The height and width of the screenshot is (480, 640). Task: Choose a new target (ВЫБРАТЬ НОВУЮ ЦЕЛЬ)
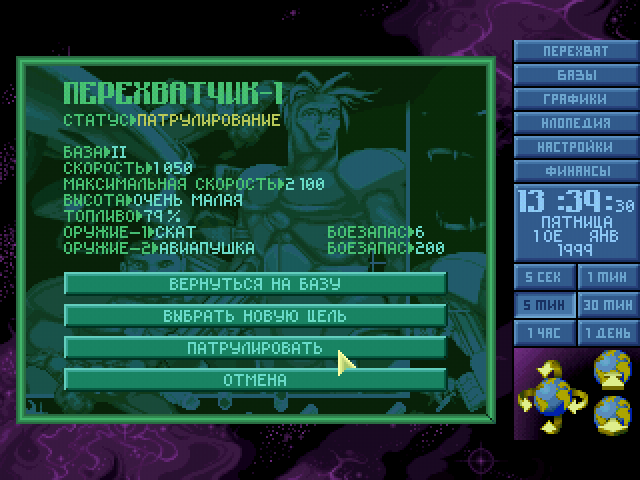pyautogui.click(x=255, y=315)
